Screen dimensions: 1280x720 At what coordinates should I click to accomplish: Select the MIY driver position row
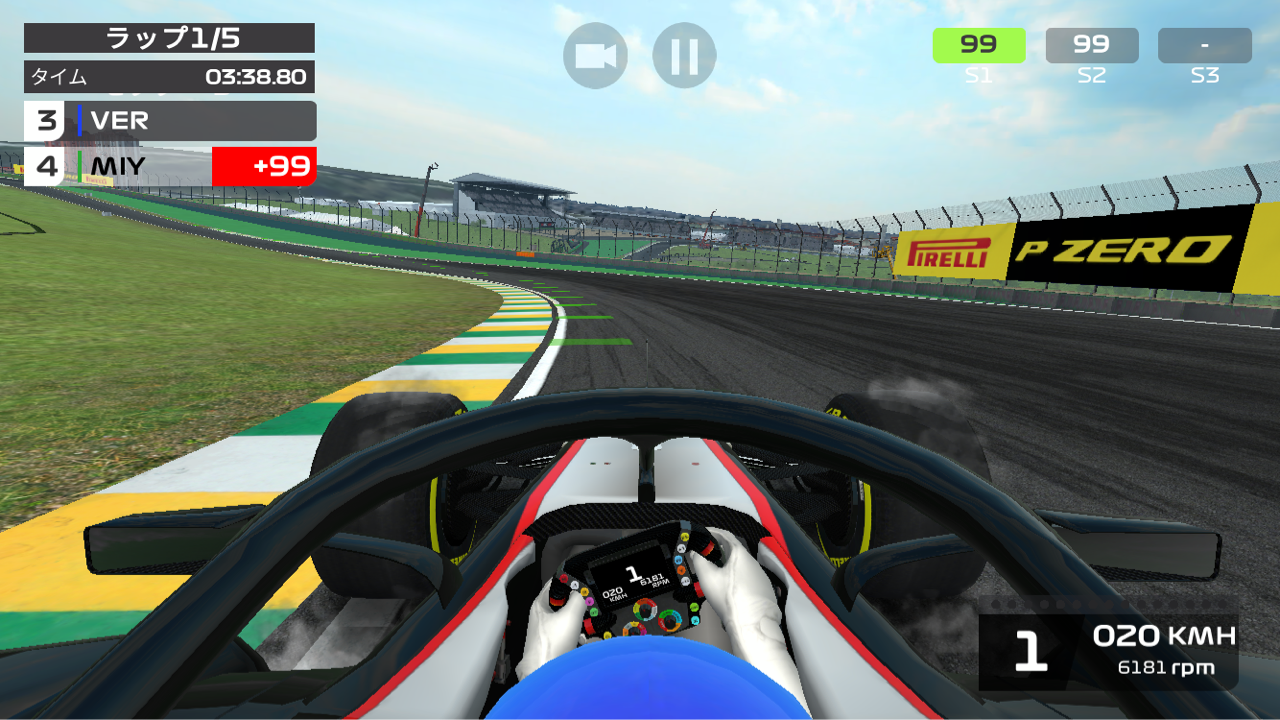[x=120, y=167]
